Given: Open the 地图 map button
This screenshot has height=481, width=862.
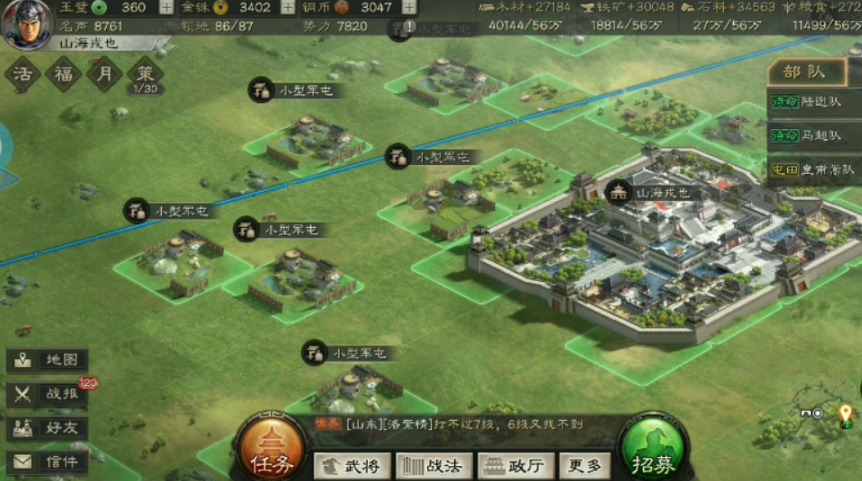Looking at the screenshot, I should point(49,360).
